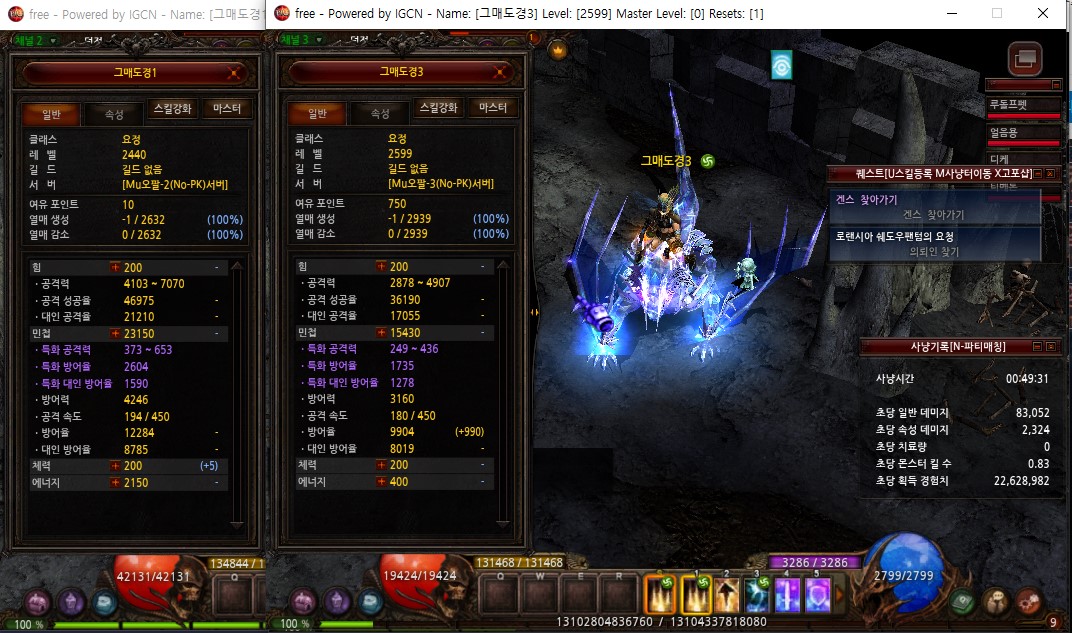1072x633 pixels.
Task: Close the quest tracker panel
Action: 1050,174
